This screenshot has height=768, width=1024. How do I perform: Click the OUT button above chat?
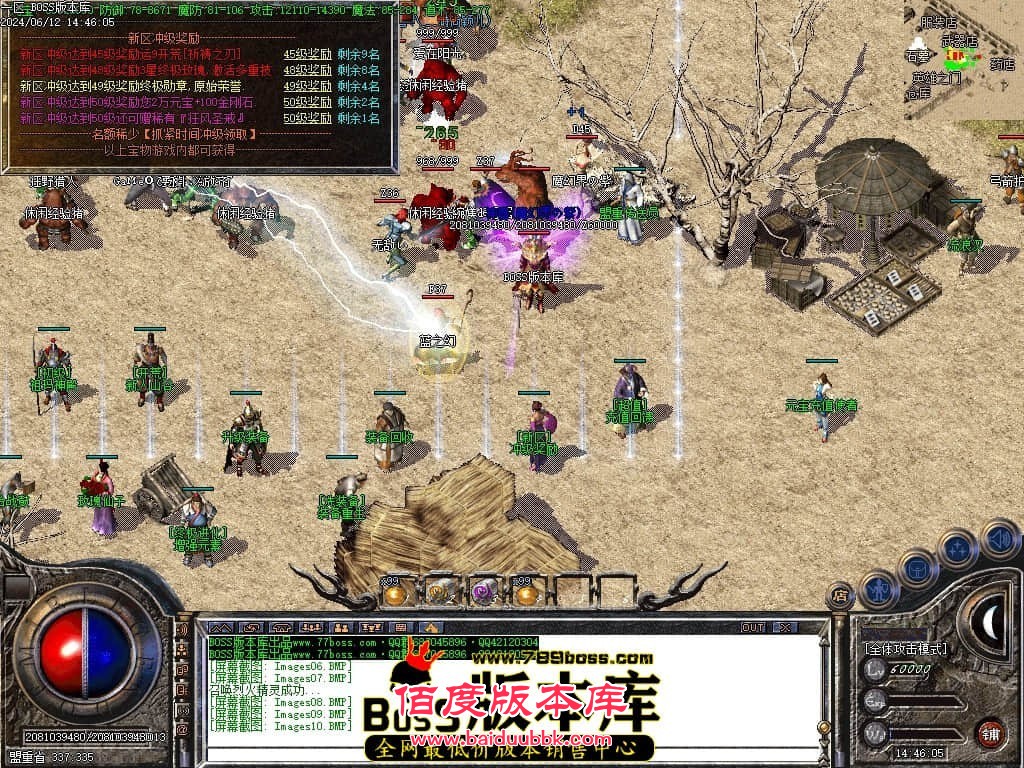752,627
